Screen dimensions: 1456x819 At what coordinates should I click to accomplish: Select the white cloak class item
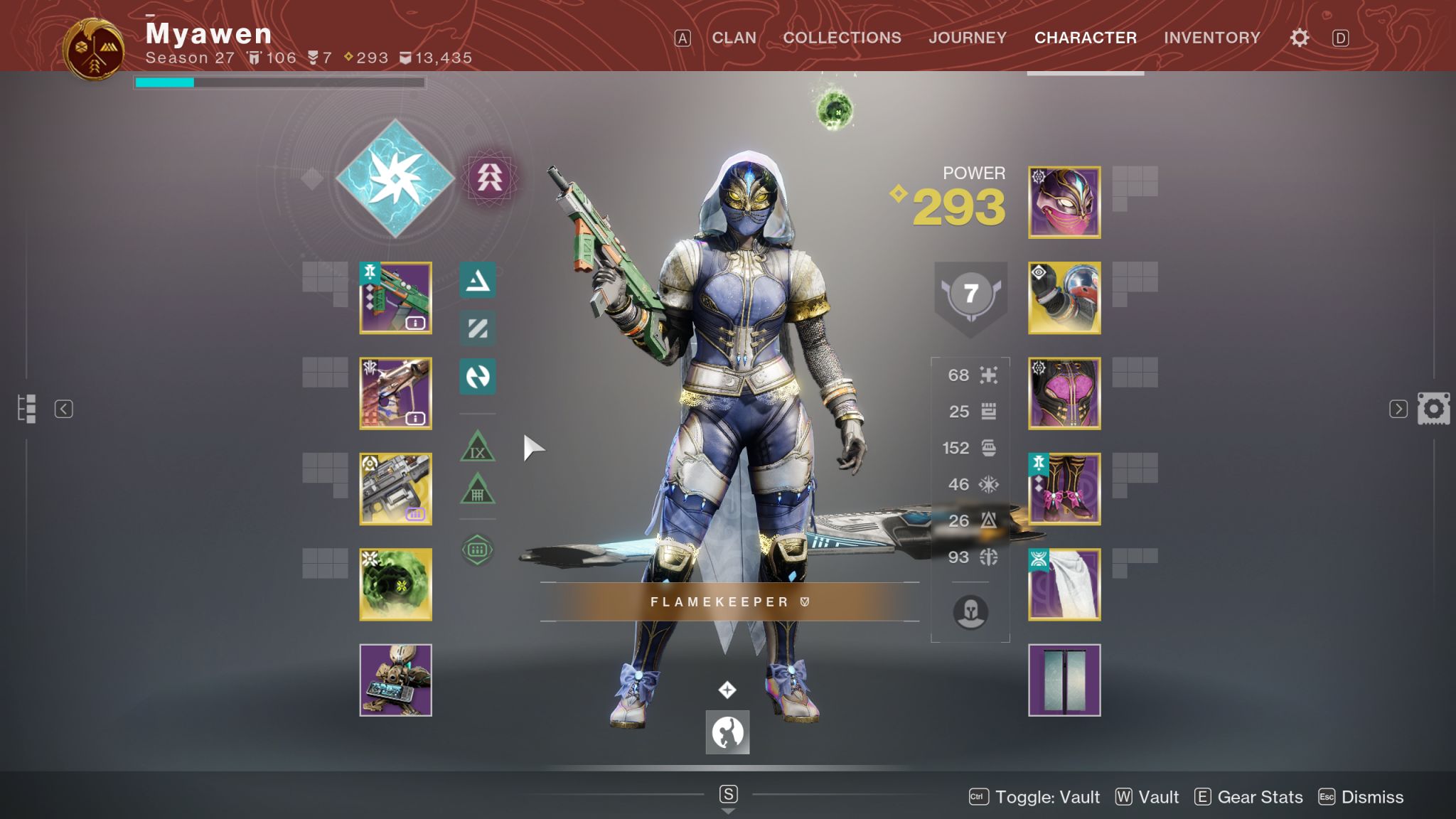click(x=1064, y=584)
